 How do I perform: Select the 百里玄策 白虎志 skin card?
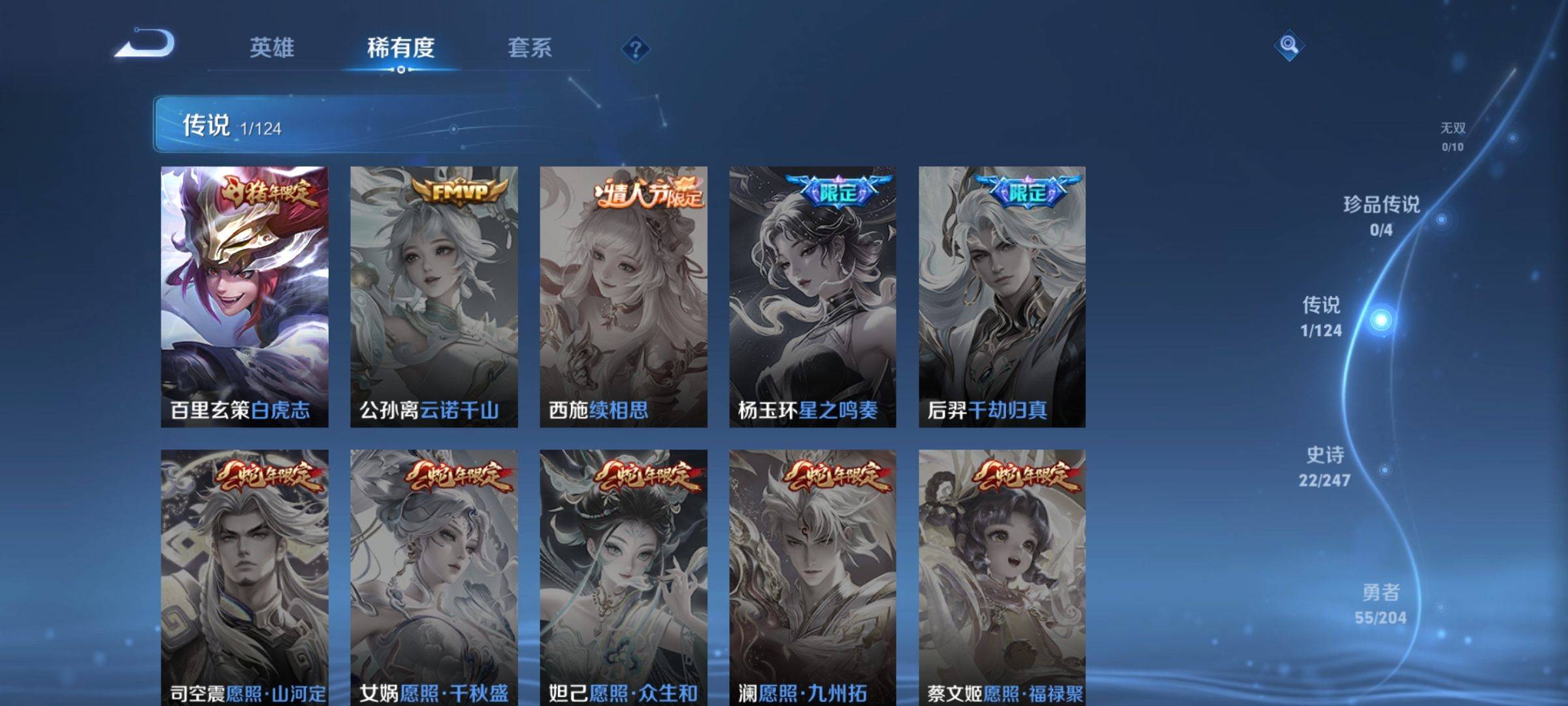point(244,297)
